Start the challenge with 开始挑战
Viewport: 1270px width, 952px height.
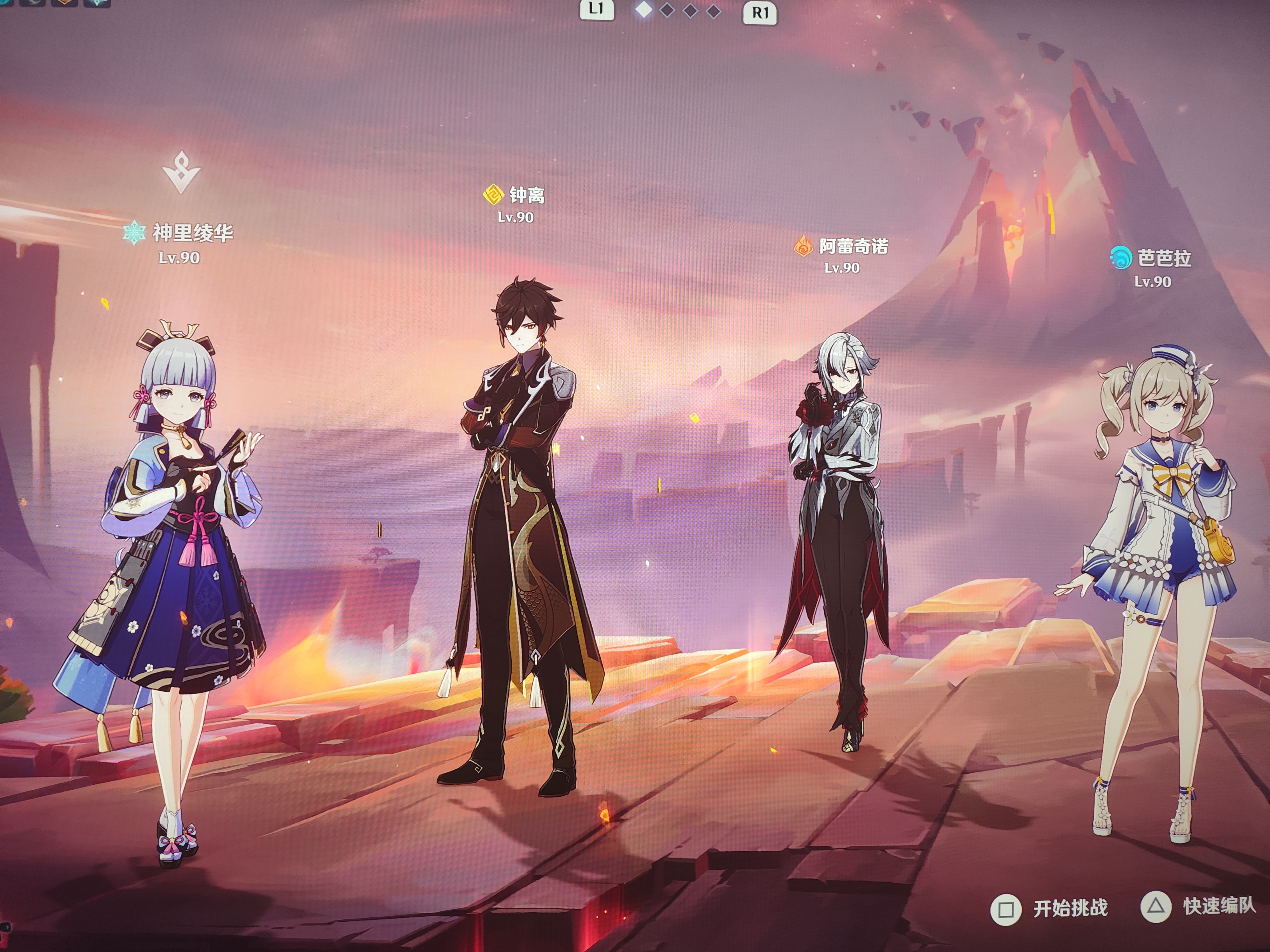tap(1049, 908)
